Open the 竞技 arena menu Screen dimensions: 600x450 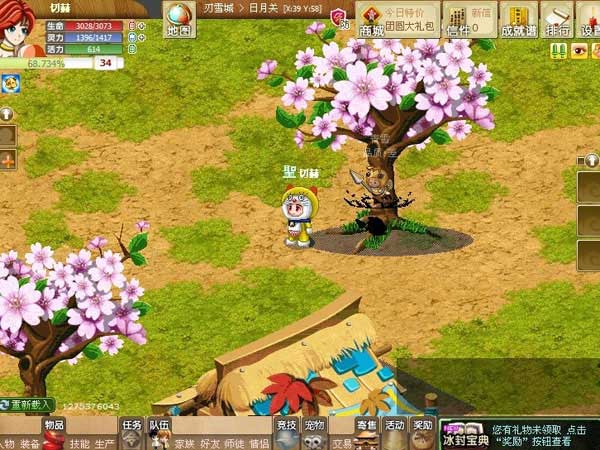coord(287,425)
